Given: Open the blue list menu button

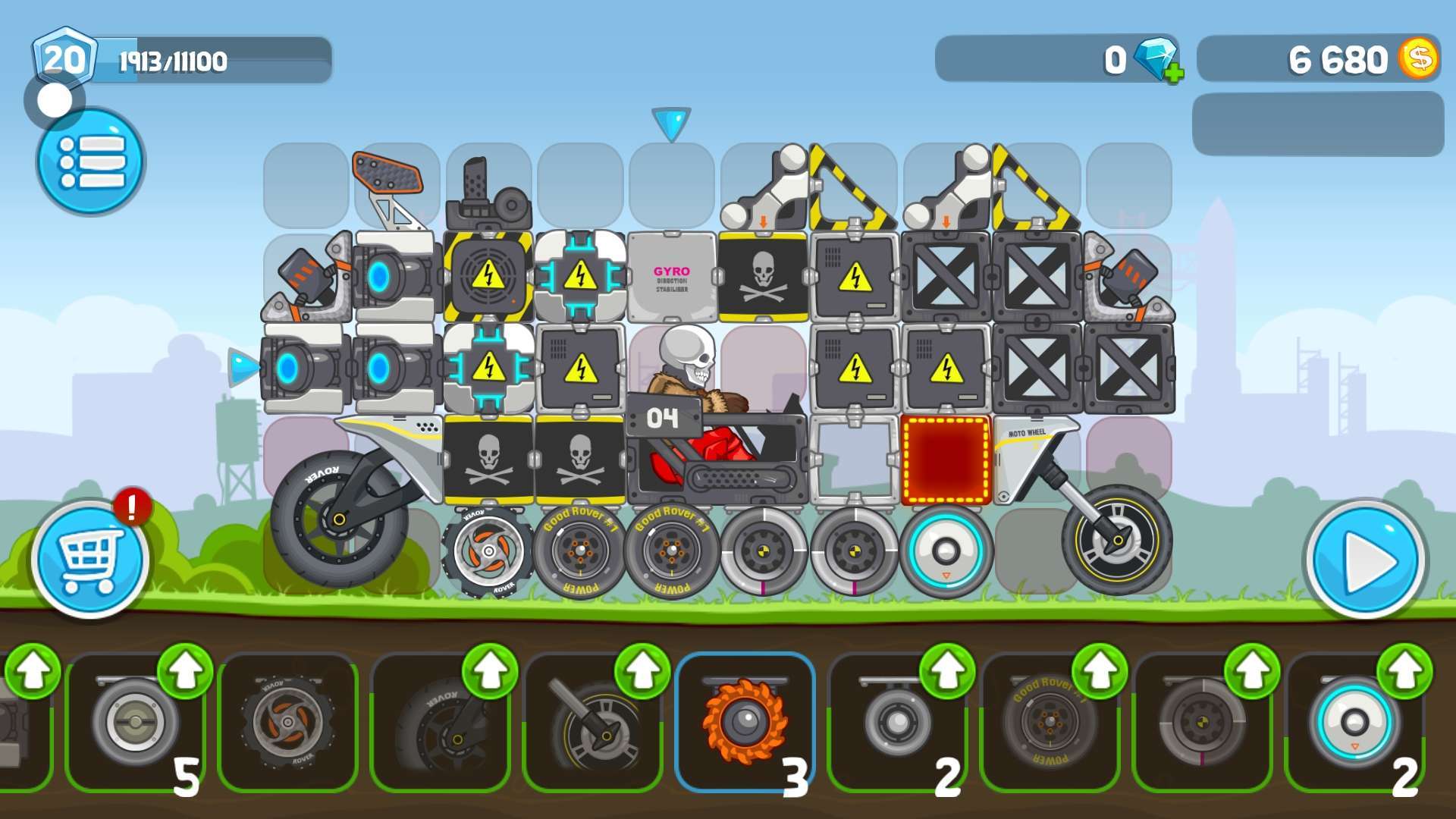Looking at the screenshot, I should coord(91,162).
